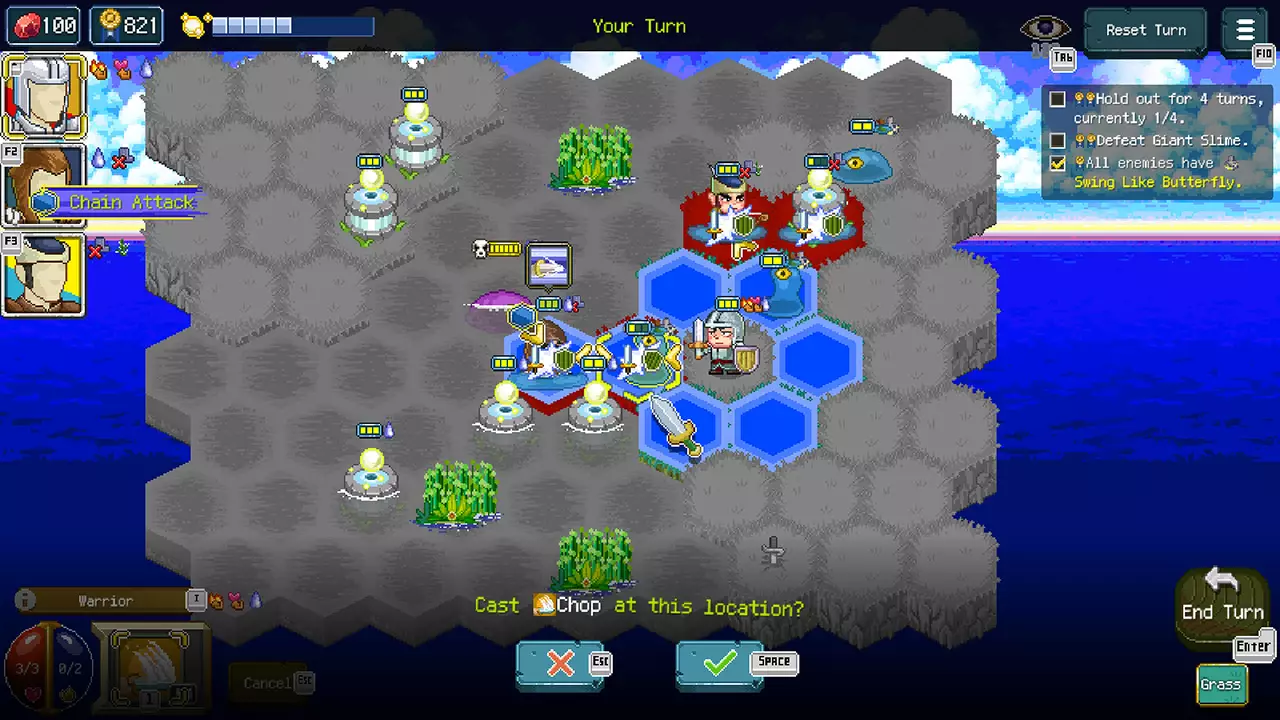Open the Warrior info icon
The height and width of the screenshot is (720, 1280).
click(26, 601)
